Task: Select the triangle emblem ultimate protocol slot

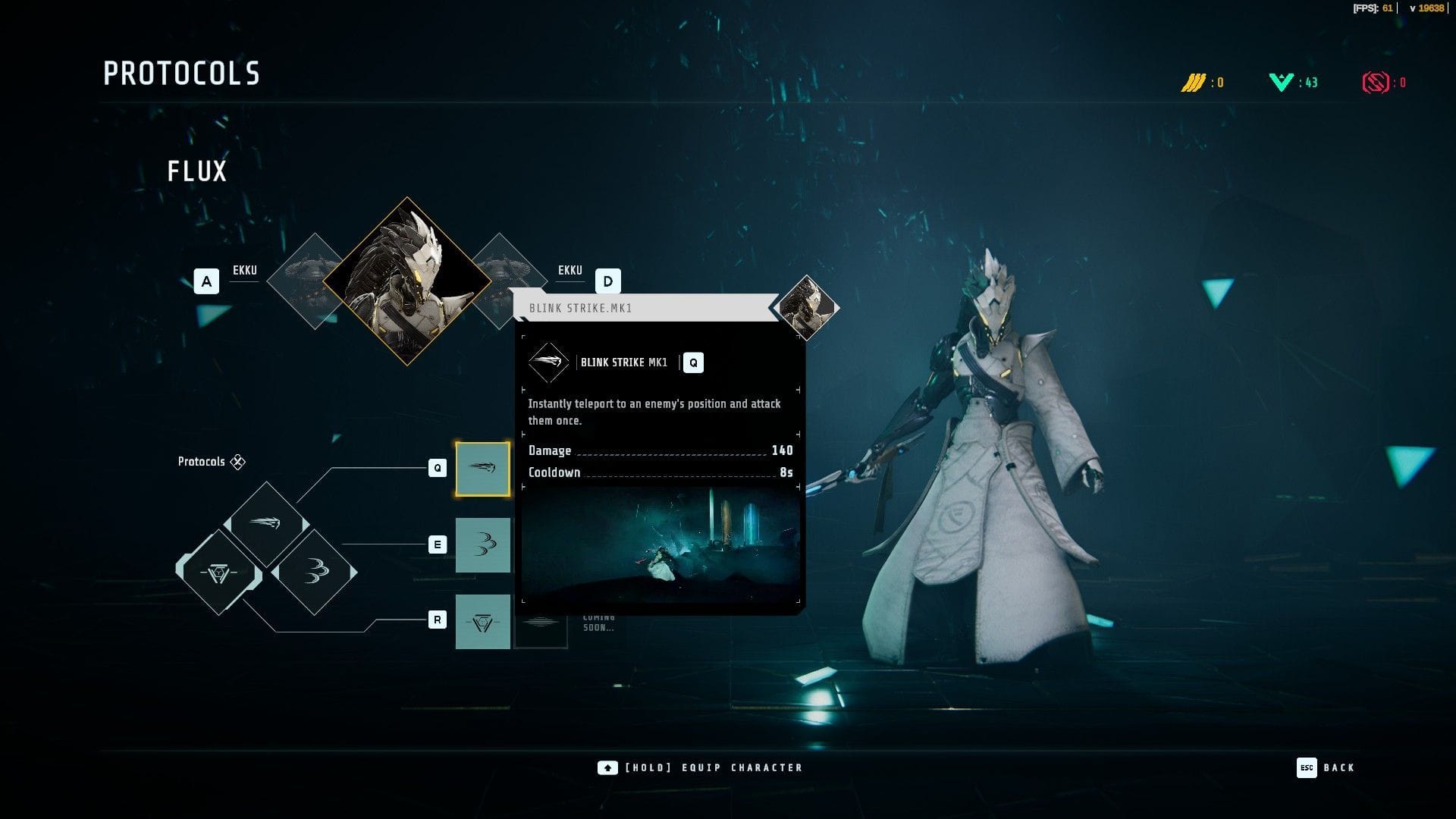Action: [x=482, y=622]
